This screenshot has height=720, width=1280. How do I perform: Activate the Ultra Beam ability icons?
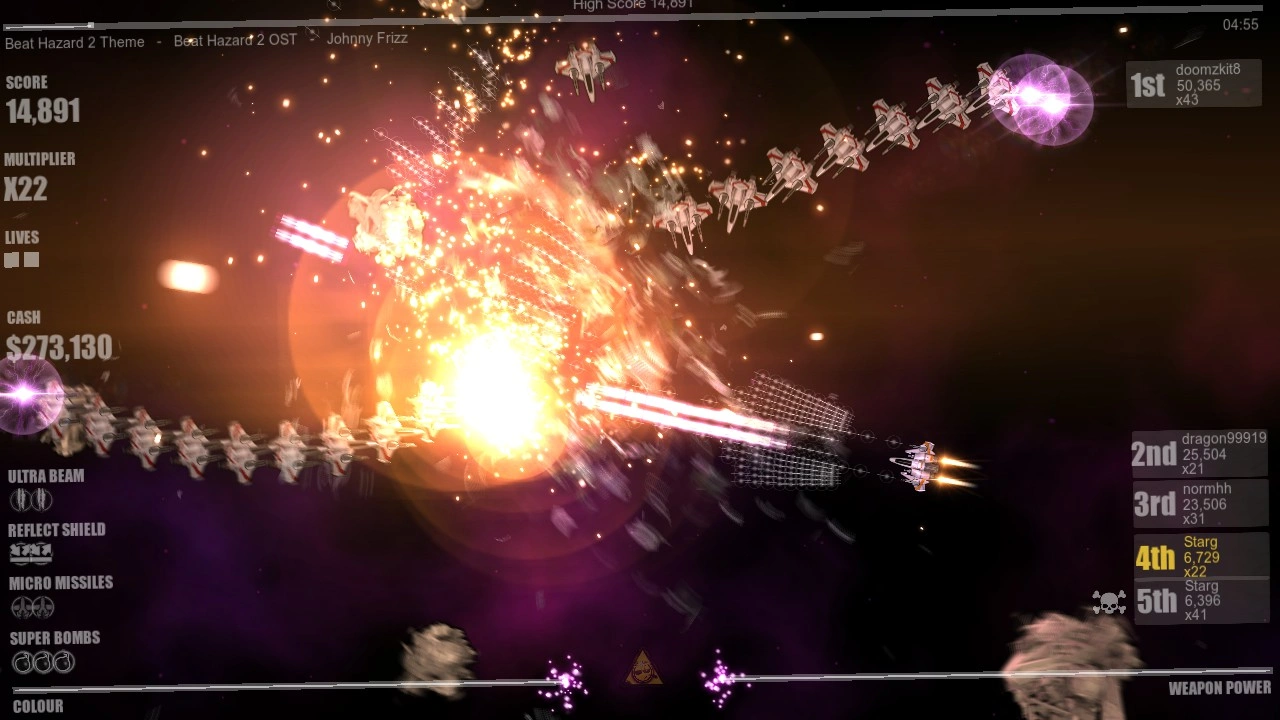coord(31,499)
